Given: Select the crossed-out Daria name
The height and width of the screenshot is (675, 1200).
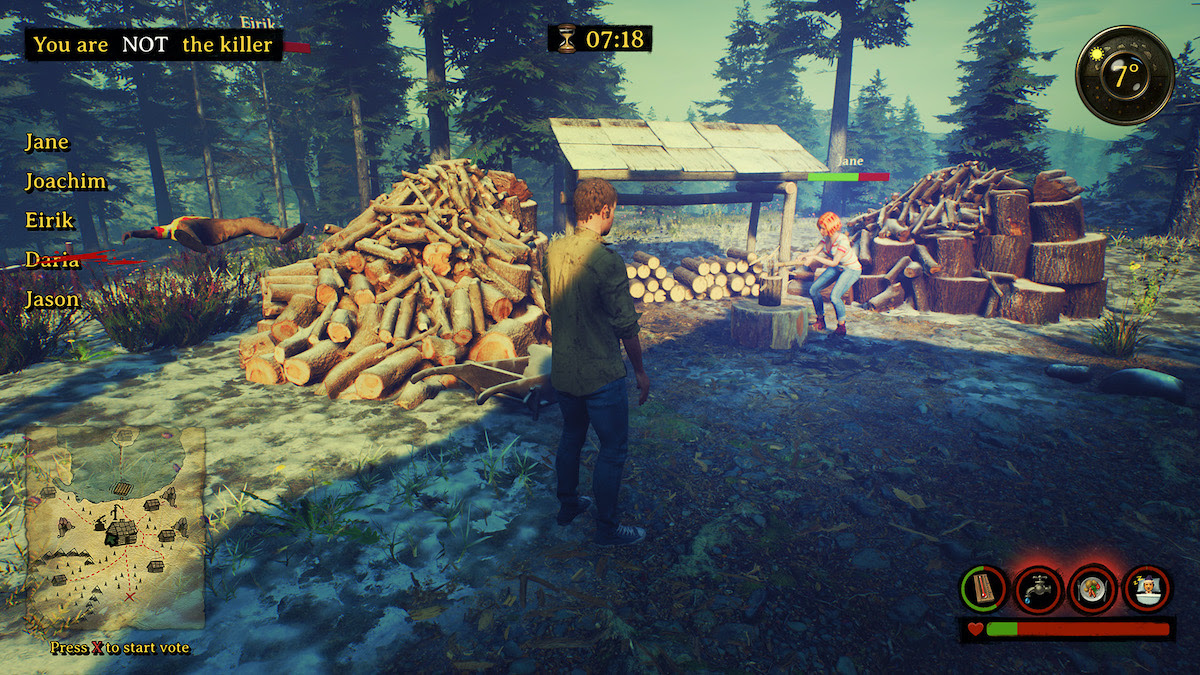Looking at the screenshot, I should click(x=53, y=260).
